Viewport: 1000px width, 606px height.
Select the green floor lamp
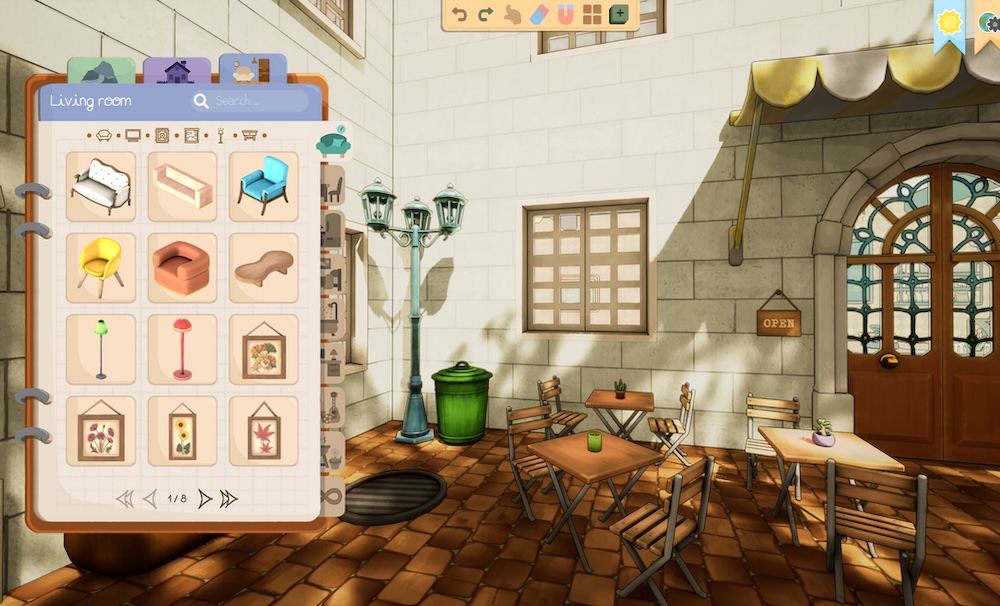(x=101, y=349)
